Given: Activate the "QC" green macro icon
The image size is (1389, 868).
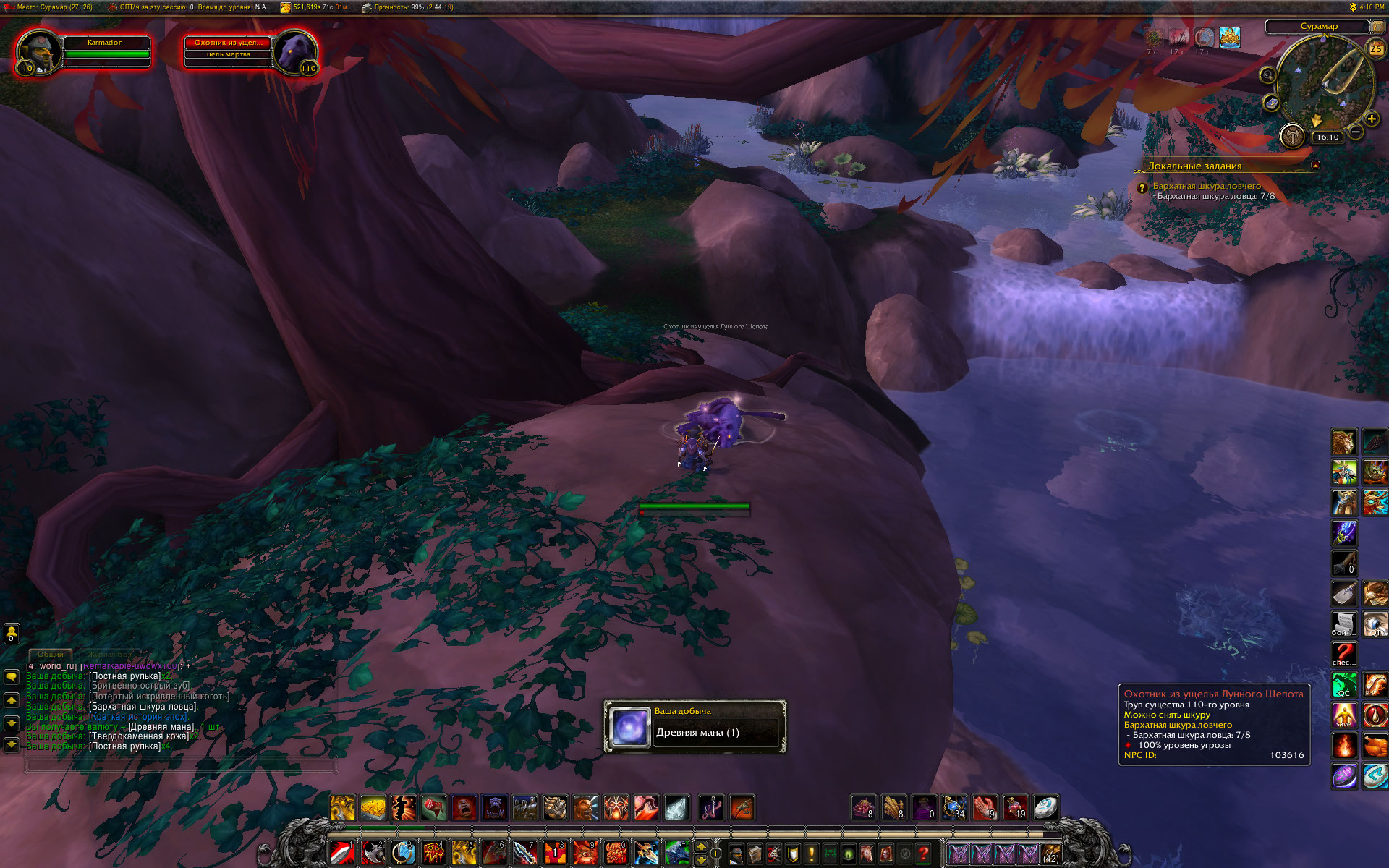Looking at the screenshot, I should pyautogui.click(x=1344, y=684).
